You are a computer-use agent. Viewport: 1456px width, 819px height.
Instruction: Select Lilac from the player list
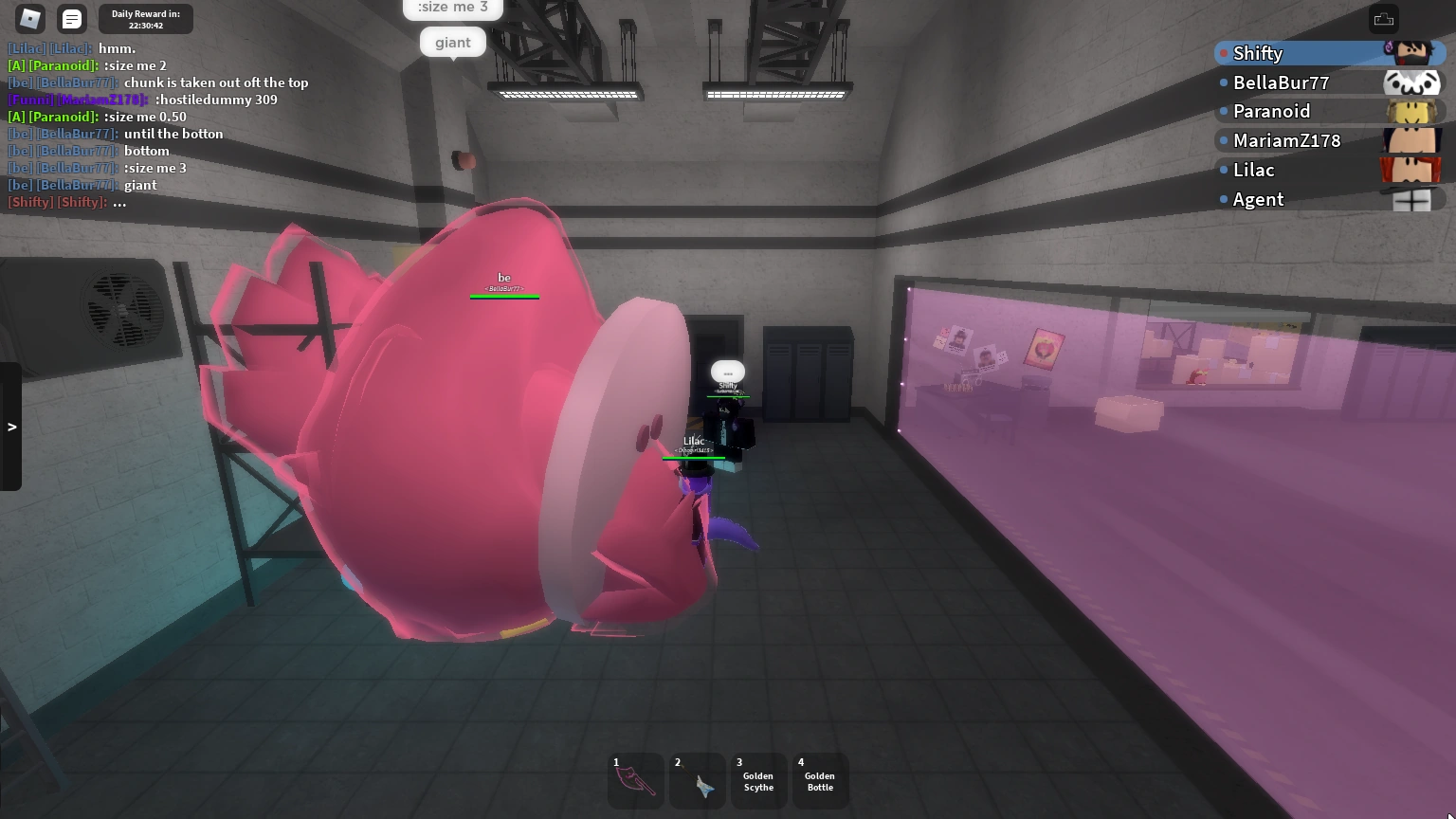point(1253,170)
